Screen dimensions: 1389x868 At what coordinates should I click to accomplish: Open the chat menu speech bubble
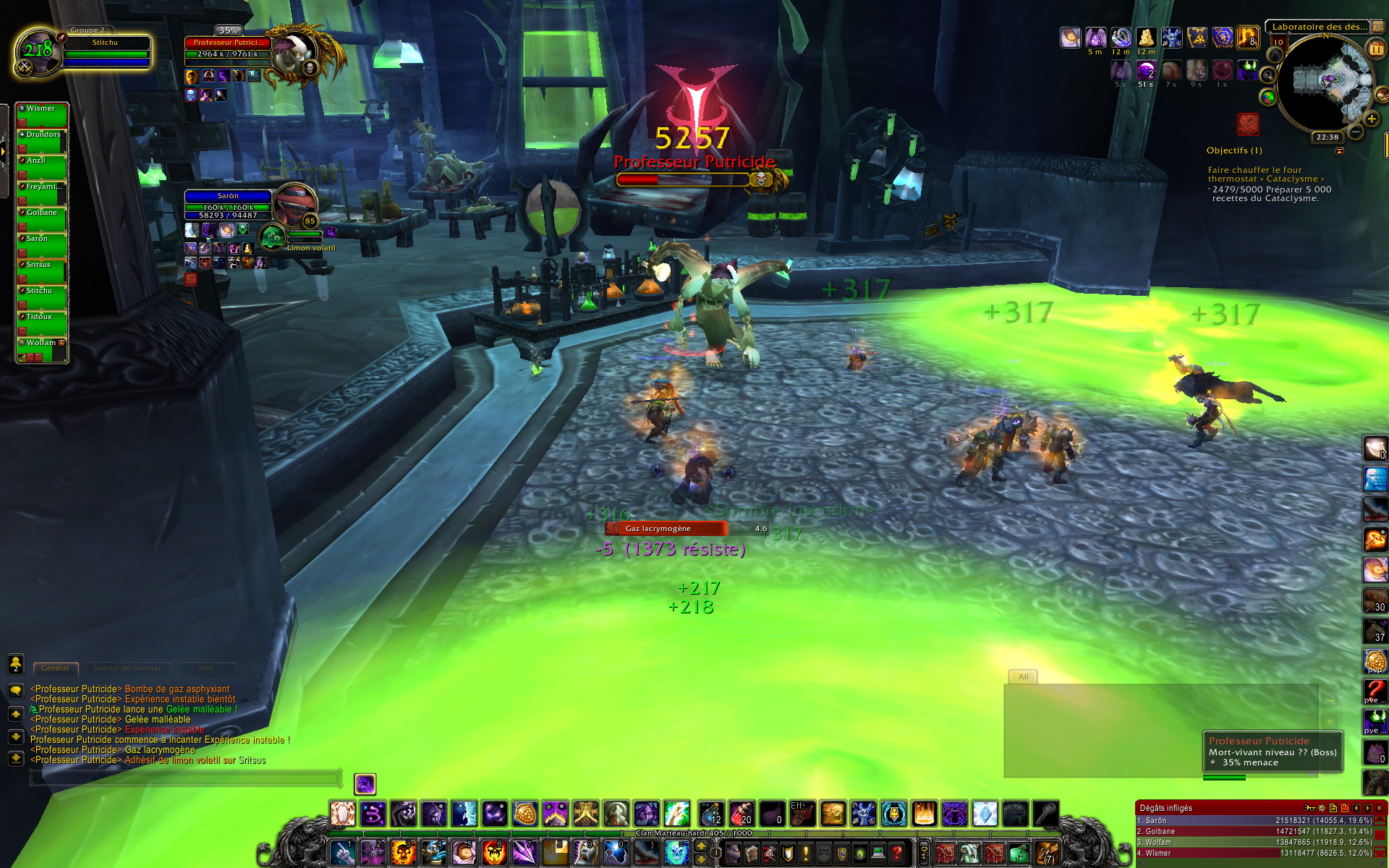pyautogui.click(x=15, y=691)
